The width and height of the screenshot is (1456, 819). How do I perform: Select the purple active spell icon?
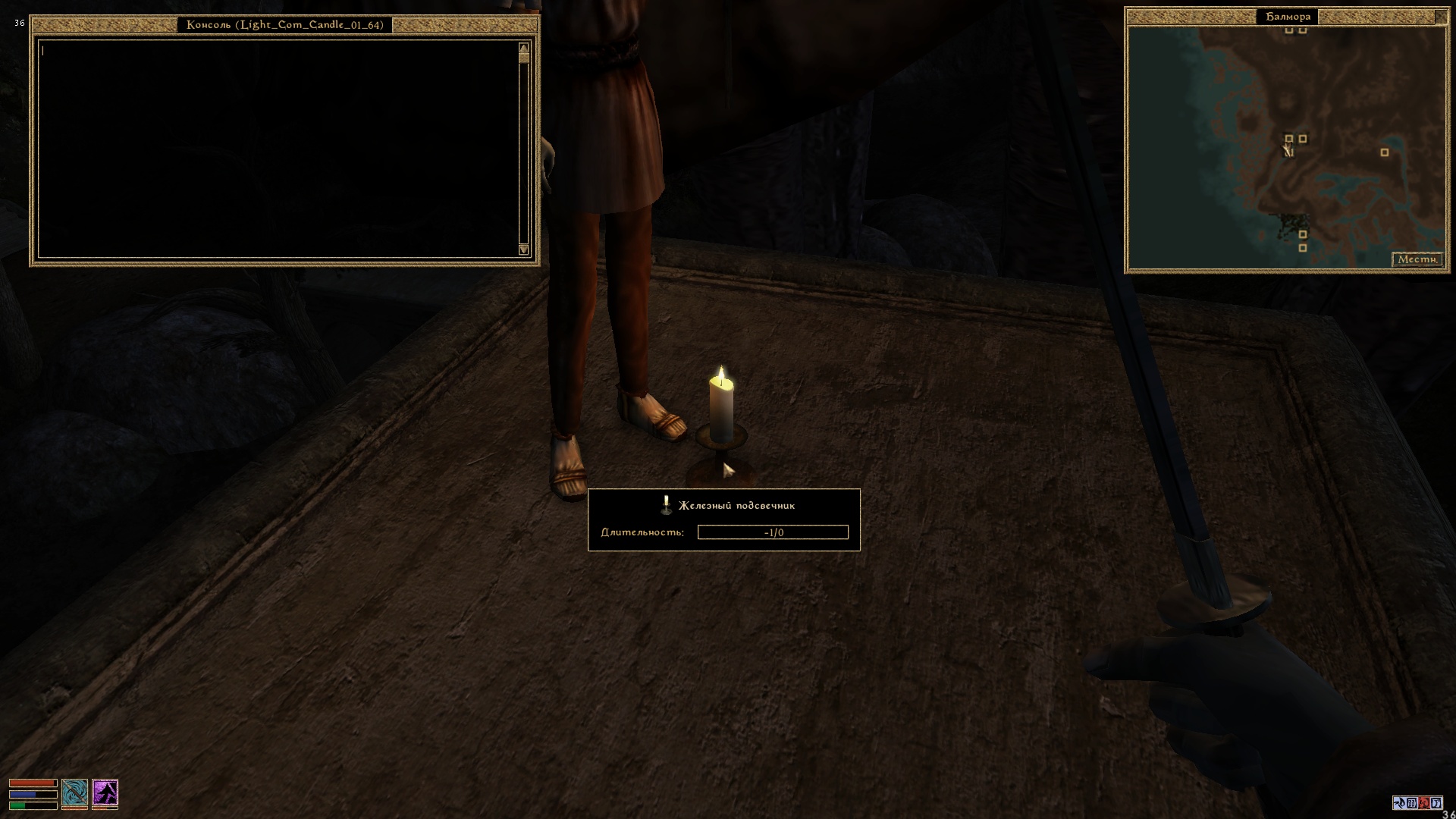click(x=105, y=792)
